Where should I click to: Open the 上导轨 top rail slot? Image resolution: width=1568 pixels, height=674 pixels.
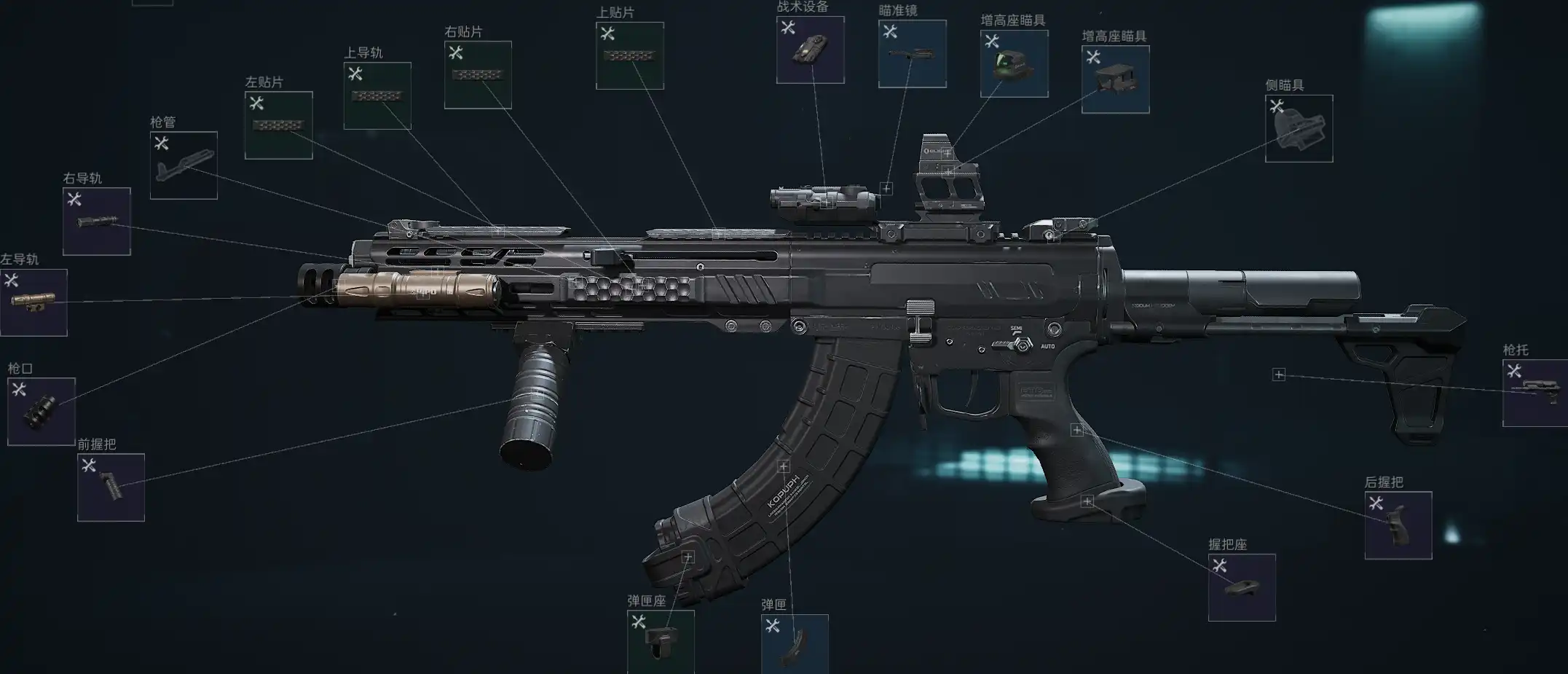pyautogui.click(x=377, y=96)
